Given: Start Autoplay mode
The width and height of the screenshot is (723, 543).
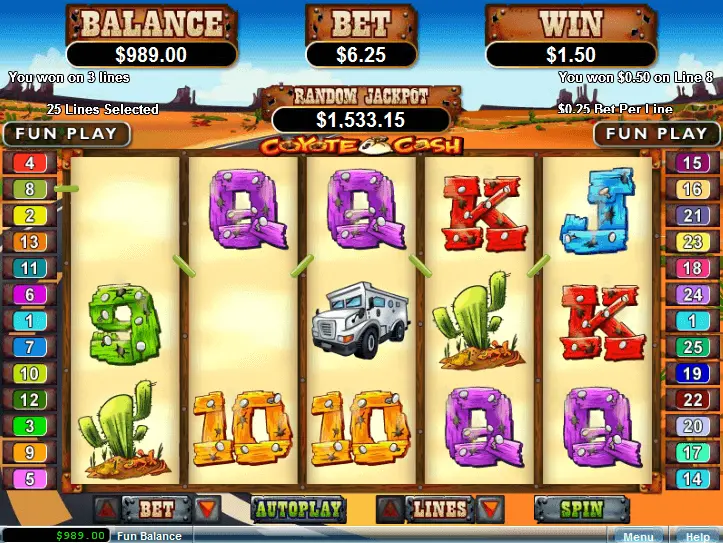Looking at the screenshot, I should coord(297,509).
